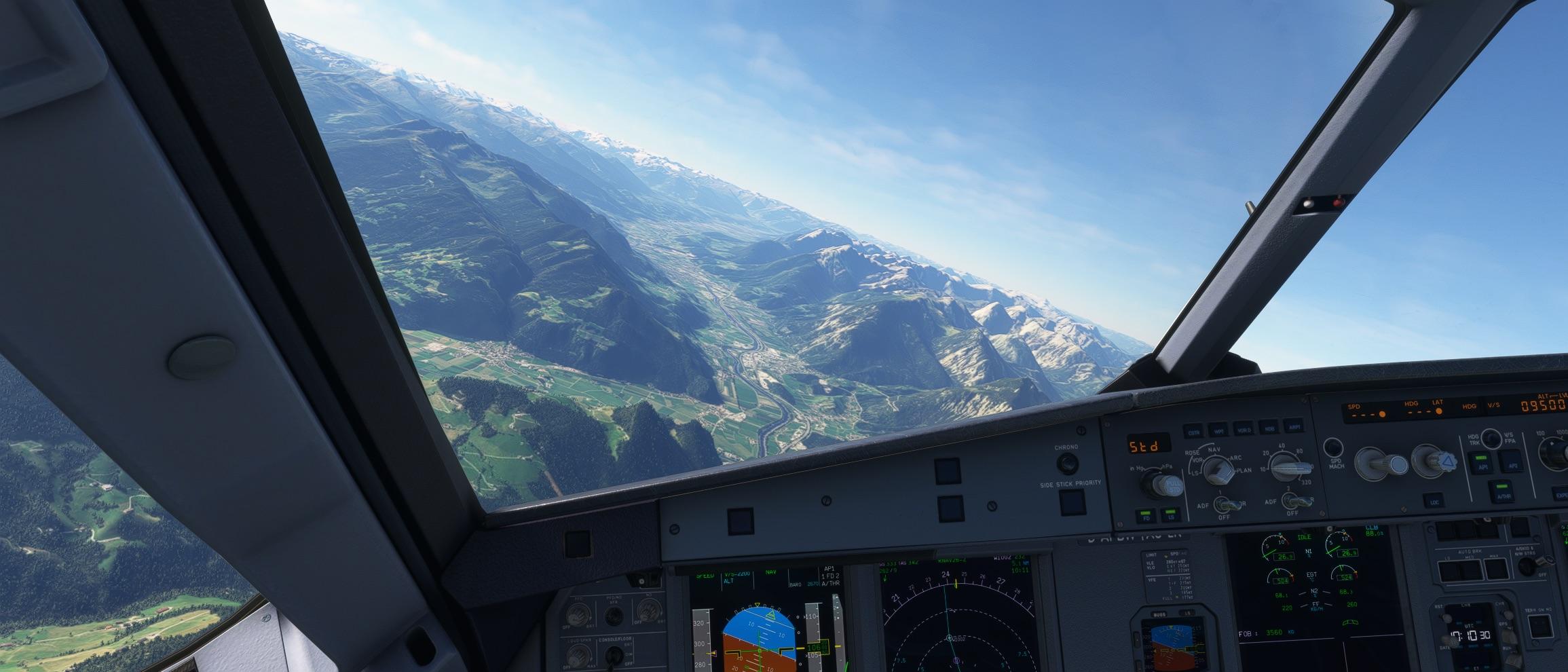The image size is (1568, 672).
Task: Toggle the SPD MACH button
Action: 1333,448
